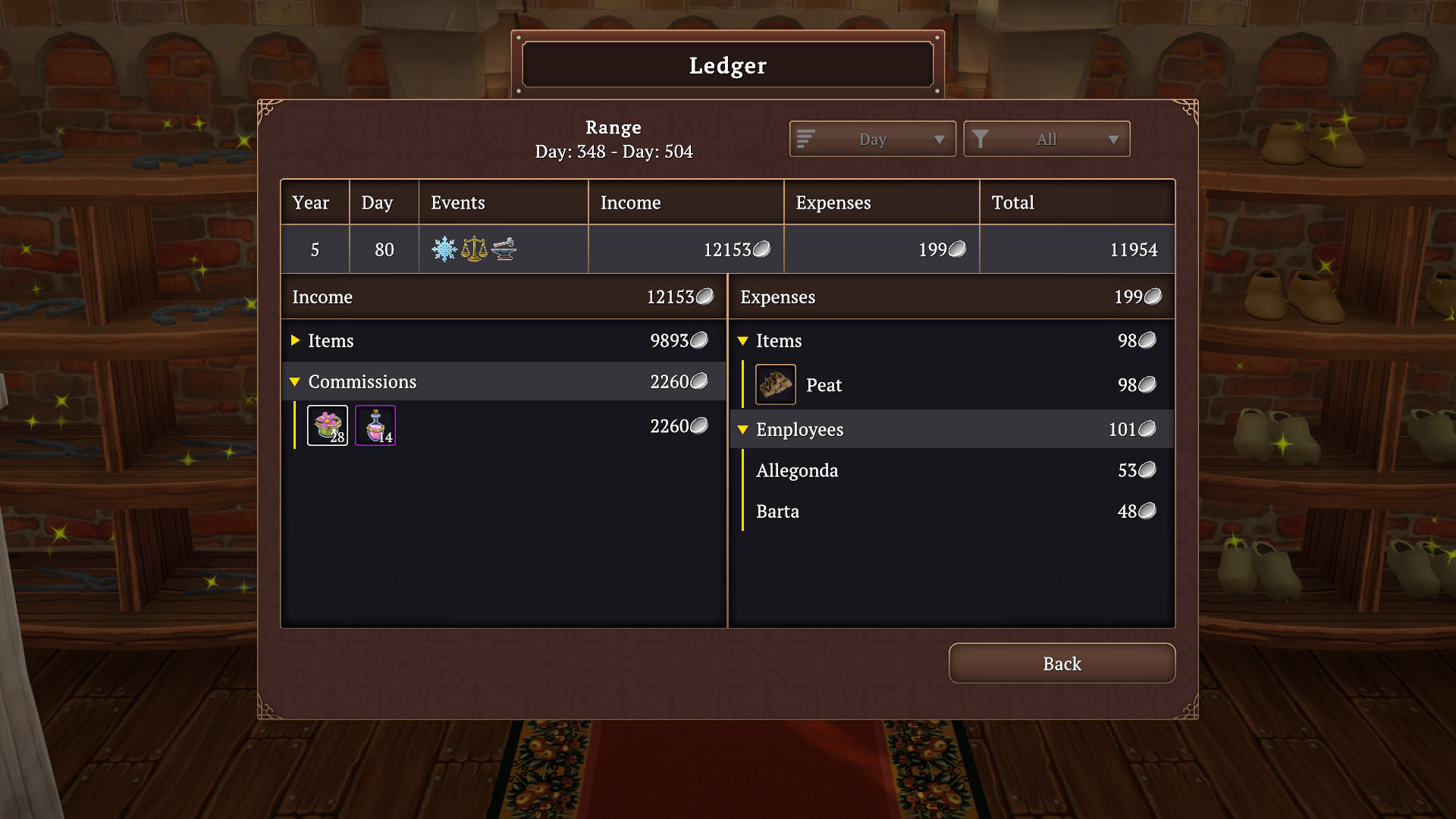Viewport: 1456px width, 819px height.
Task: Open the Day sort dropdown
Action: coord(871,139)
